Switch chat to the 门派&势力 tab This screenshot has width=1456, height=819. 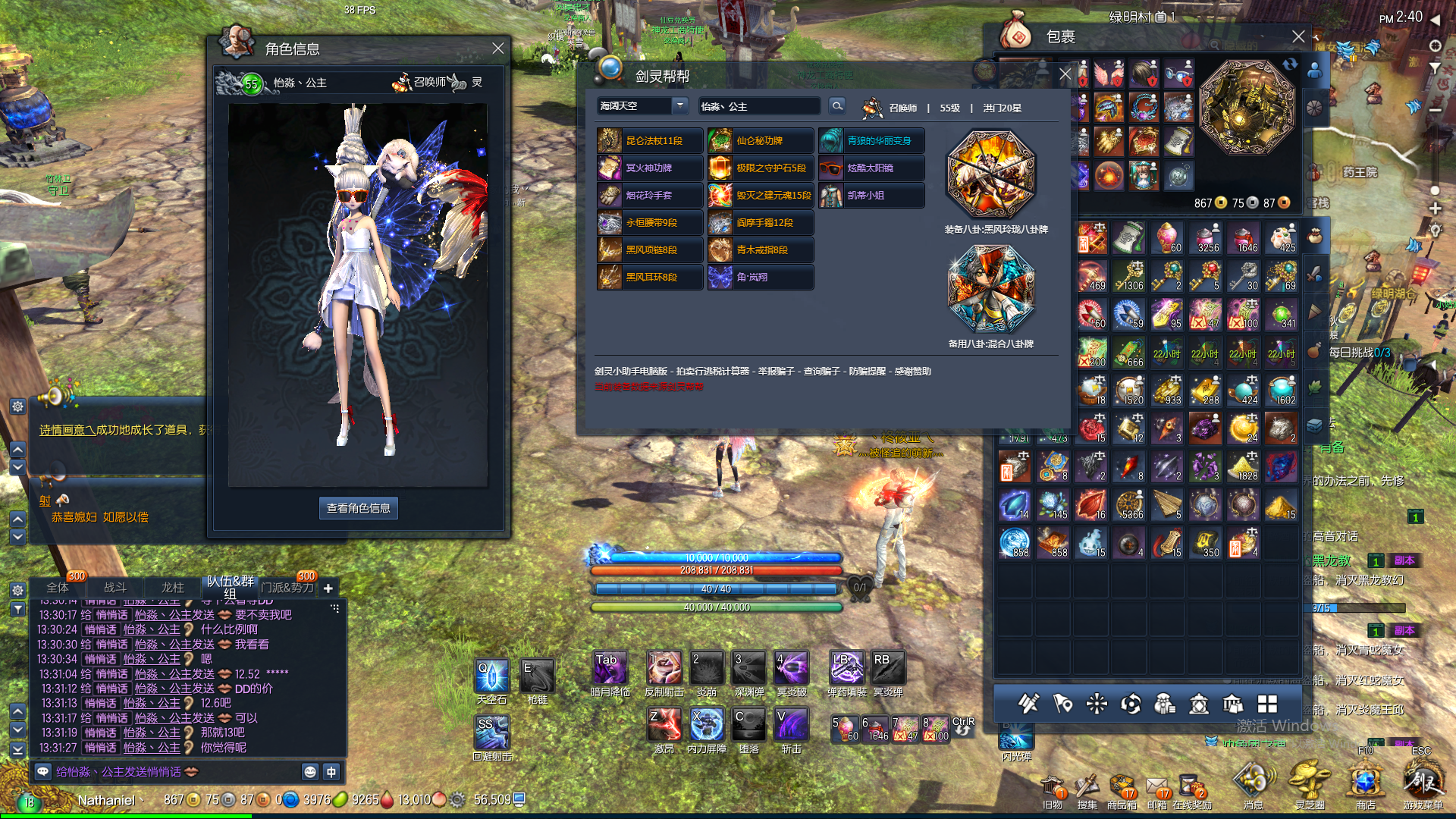pos(287,588)
